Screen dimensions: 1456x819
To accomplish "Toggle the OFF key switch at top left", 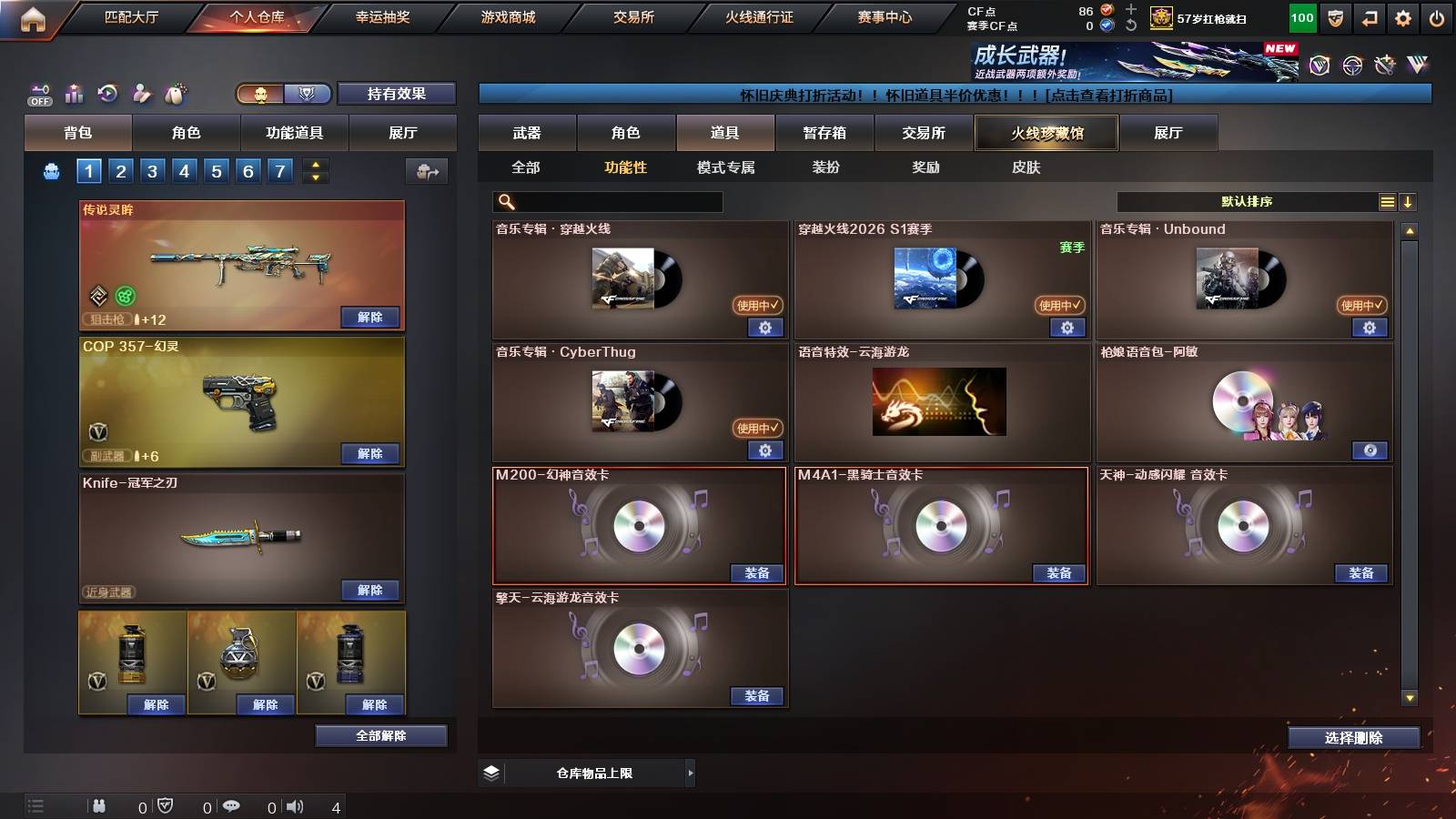I will [x=38, y=94].
